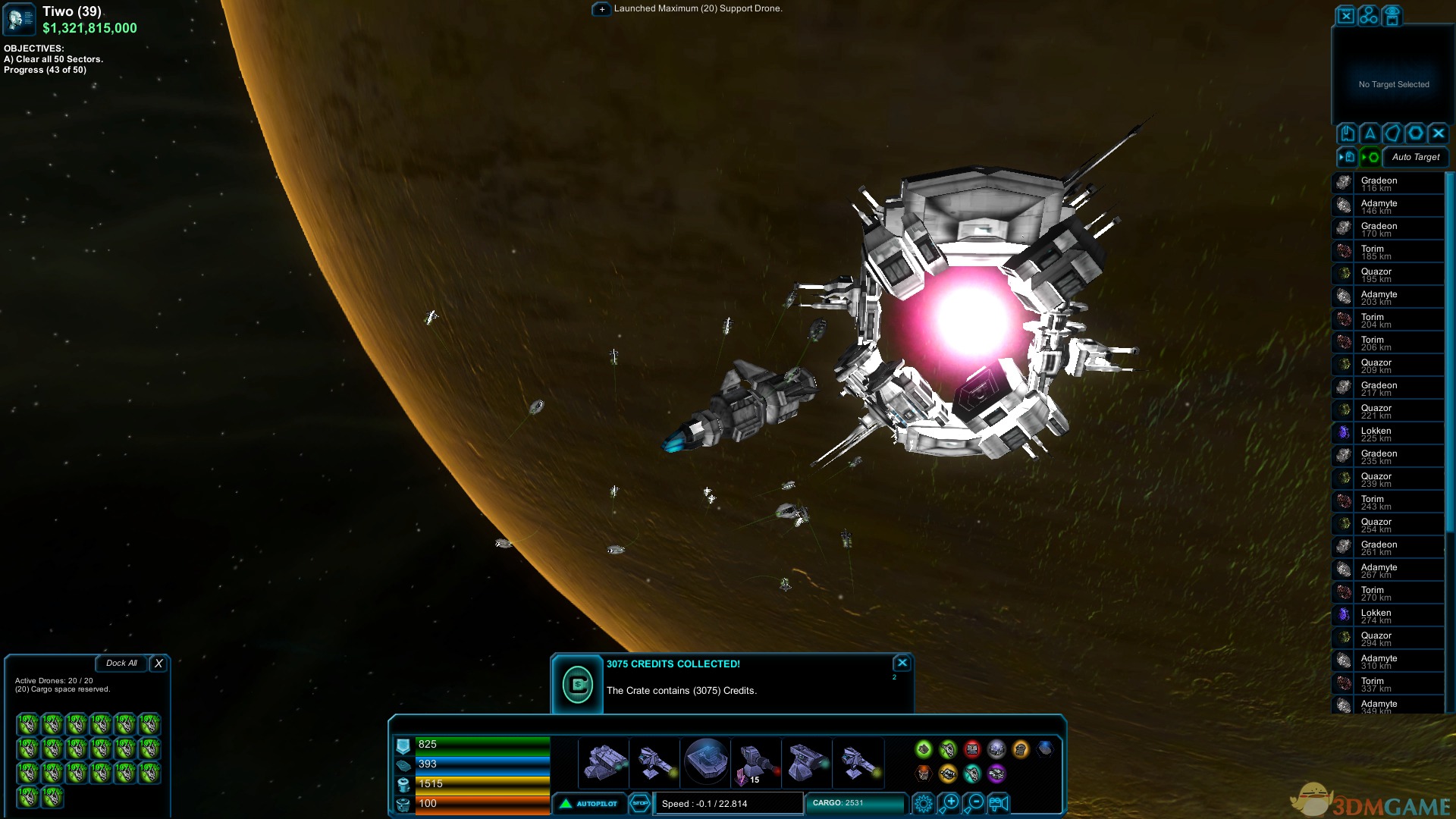
Task: Switch to the scanner eye tab at top right
Action: tap(1392, 15)
